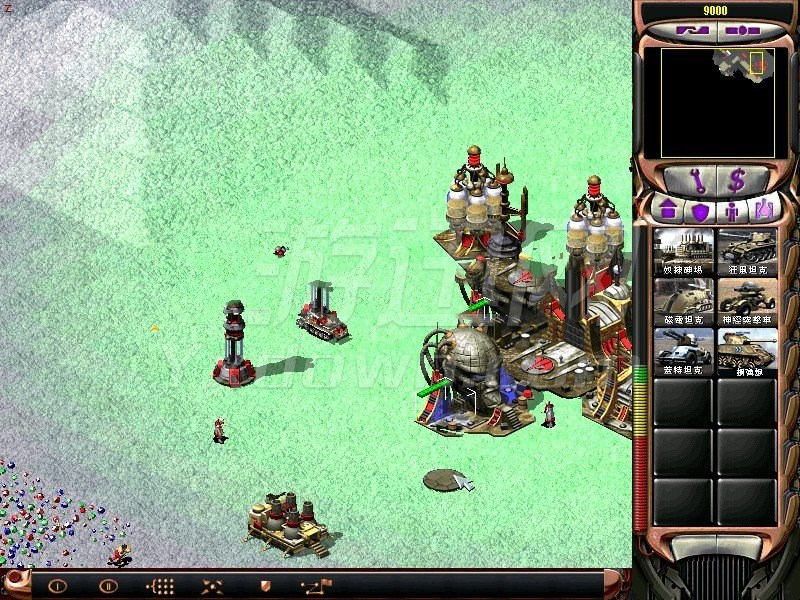This screenshot has height=600, width=800.
Task: Switch to the infantry build tab
Action: 733,212
